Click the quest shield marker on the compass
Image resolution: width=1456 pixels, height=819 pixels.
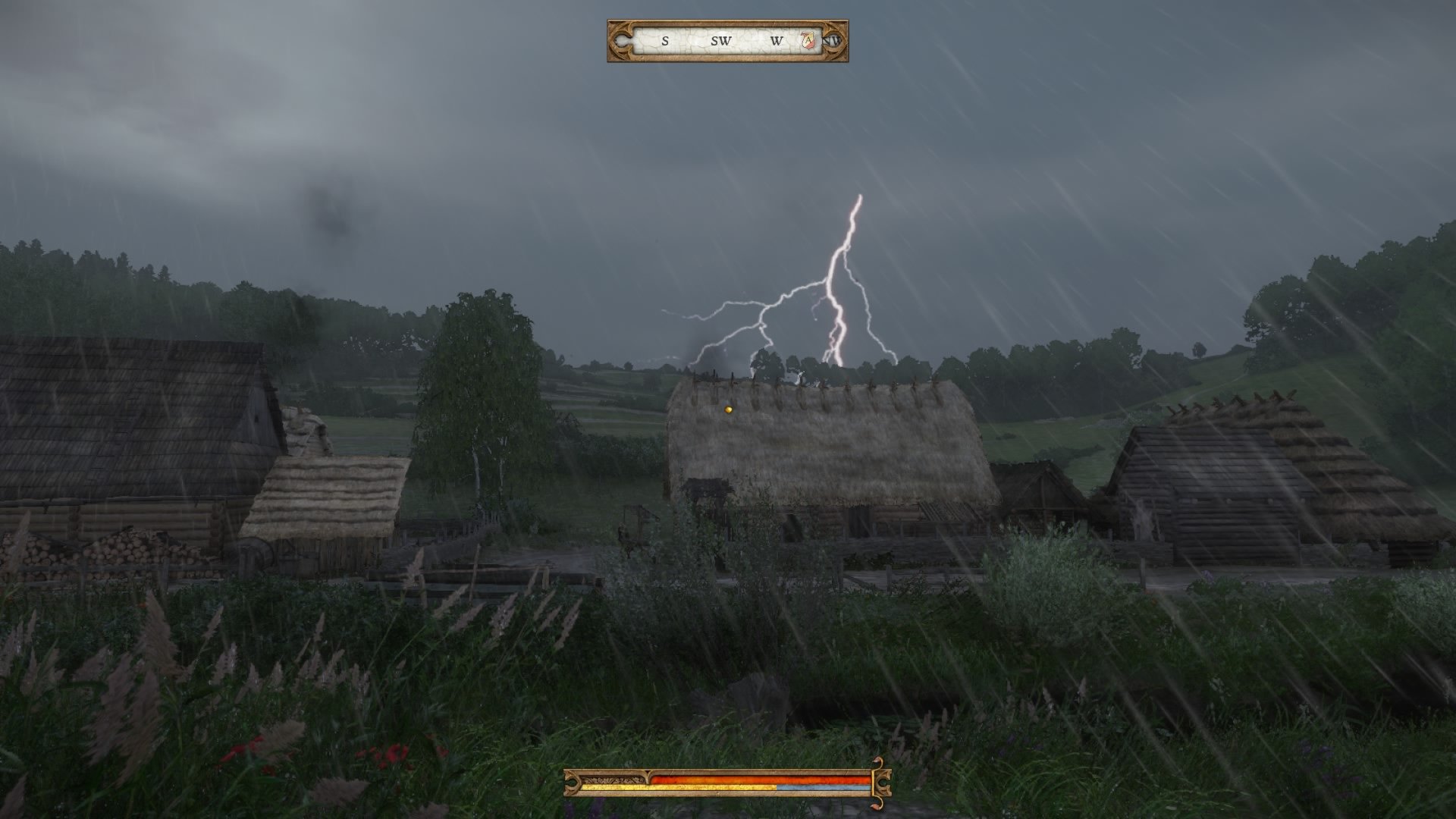click(x=809, y=41)
